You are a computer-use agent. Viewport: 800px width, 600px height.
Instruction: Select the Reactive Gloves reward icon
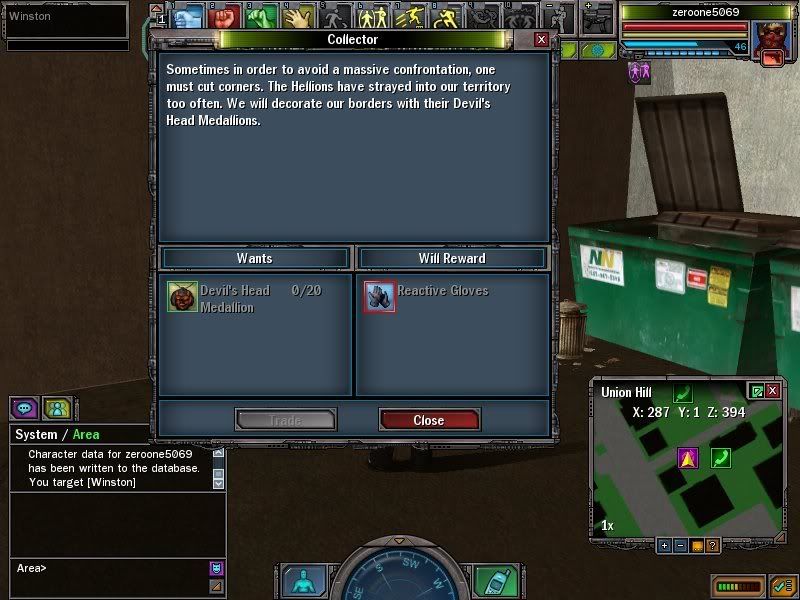tap(379, 296)
